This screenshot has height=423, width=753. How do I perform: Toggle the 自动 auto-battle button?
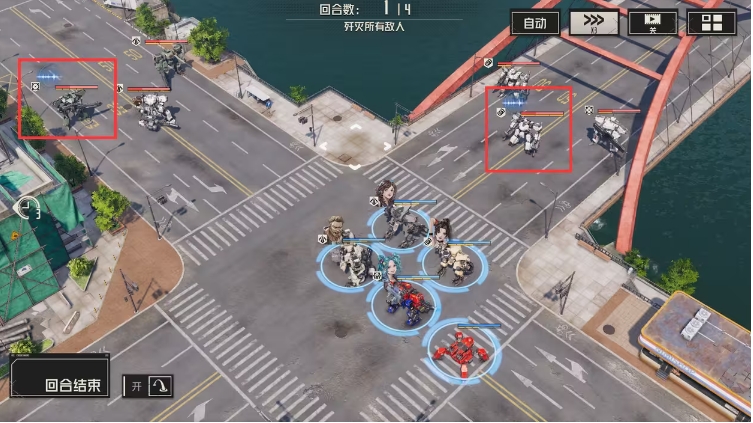535,22
